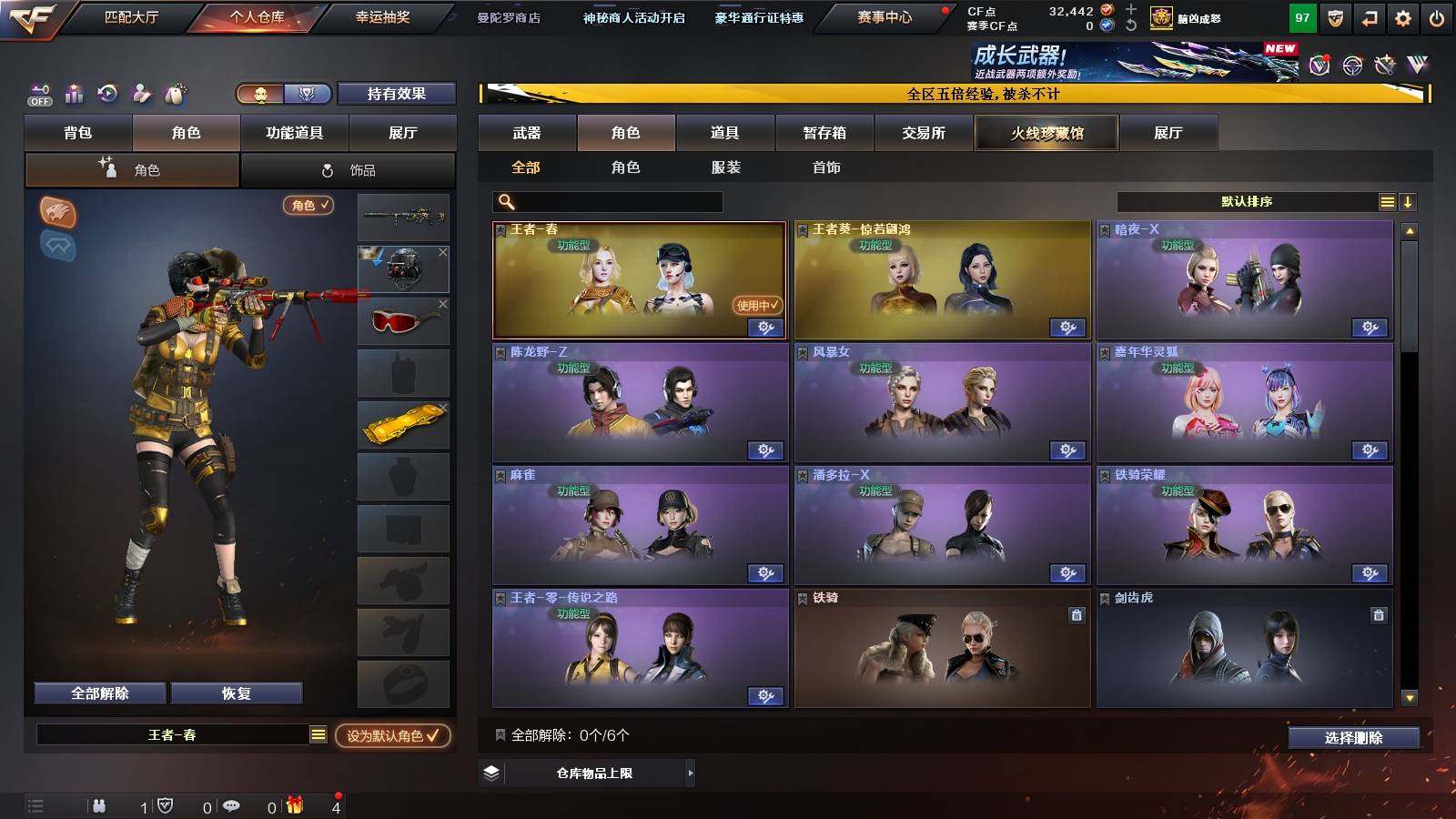The width and height of the screenshot is (1456, 819).
Task: Click the descending sort arrow next to sort options
Action: coord(1410,201)
